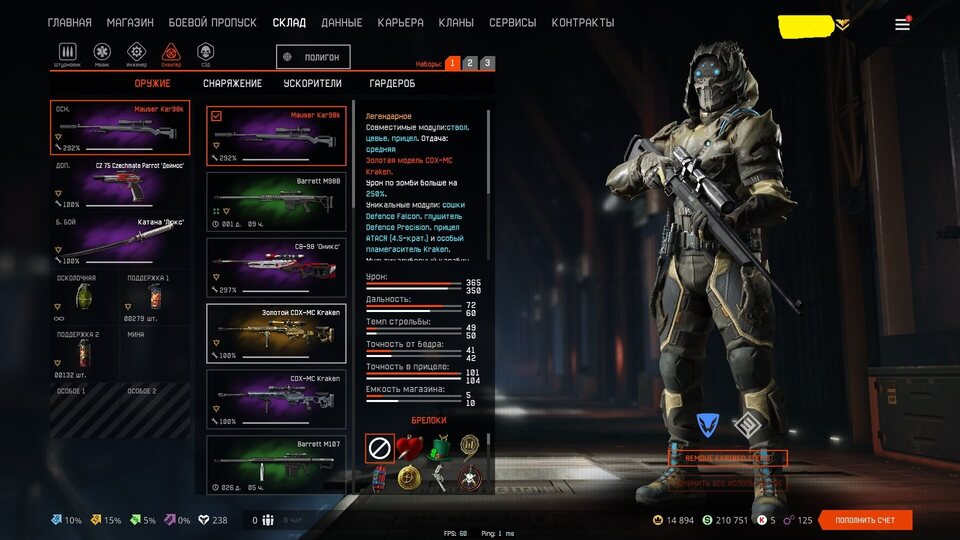Viewport: 960px width, 540px height.
Task: Choose the Золотой CDX-MC Kraken rifle
Action: click(276, 333)
